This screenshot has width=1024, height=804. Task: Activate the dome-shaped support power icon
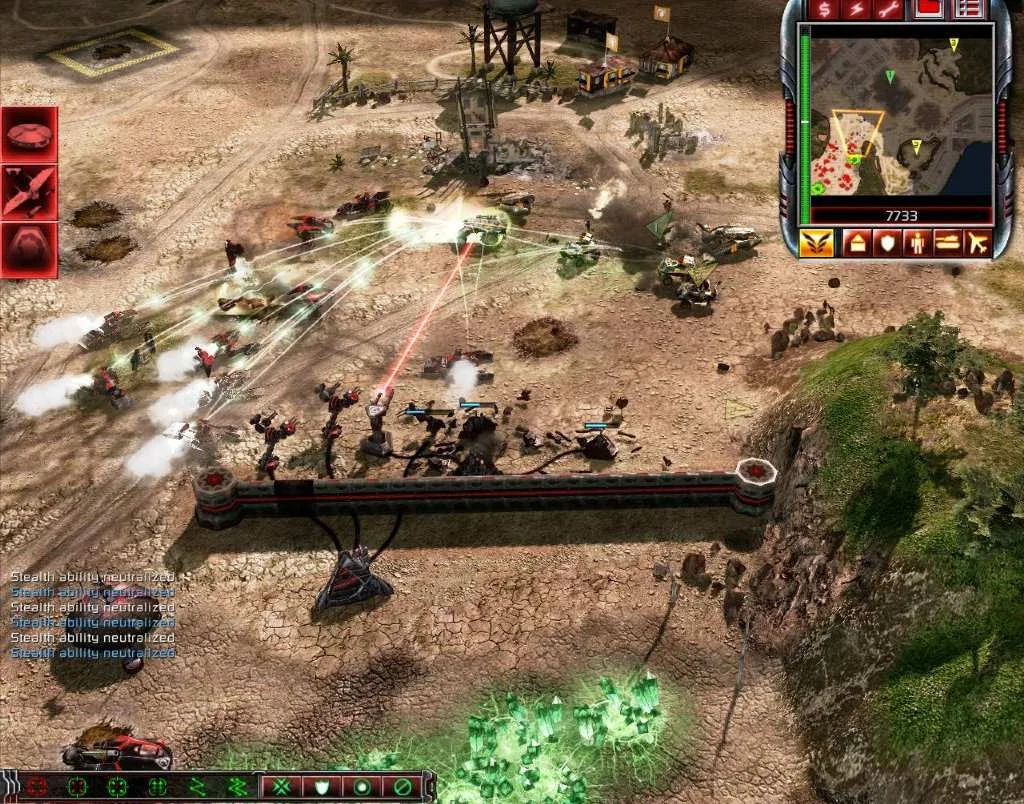click(x=30, y=250)
